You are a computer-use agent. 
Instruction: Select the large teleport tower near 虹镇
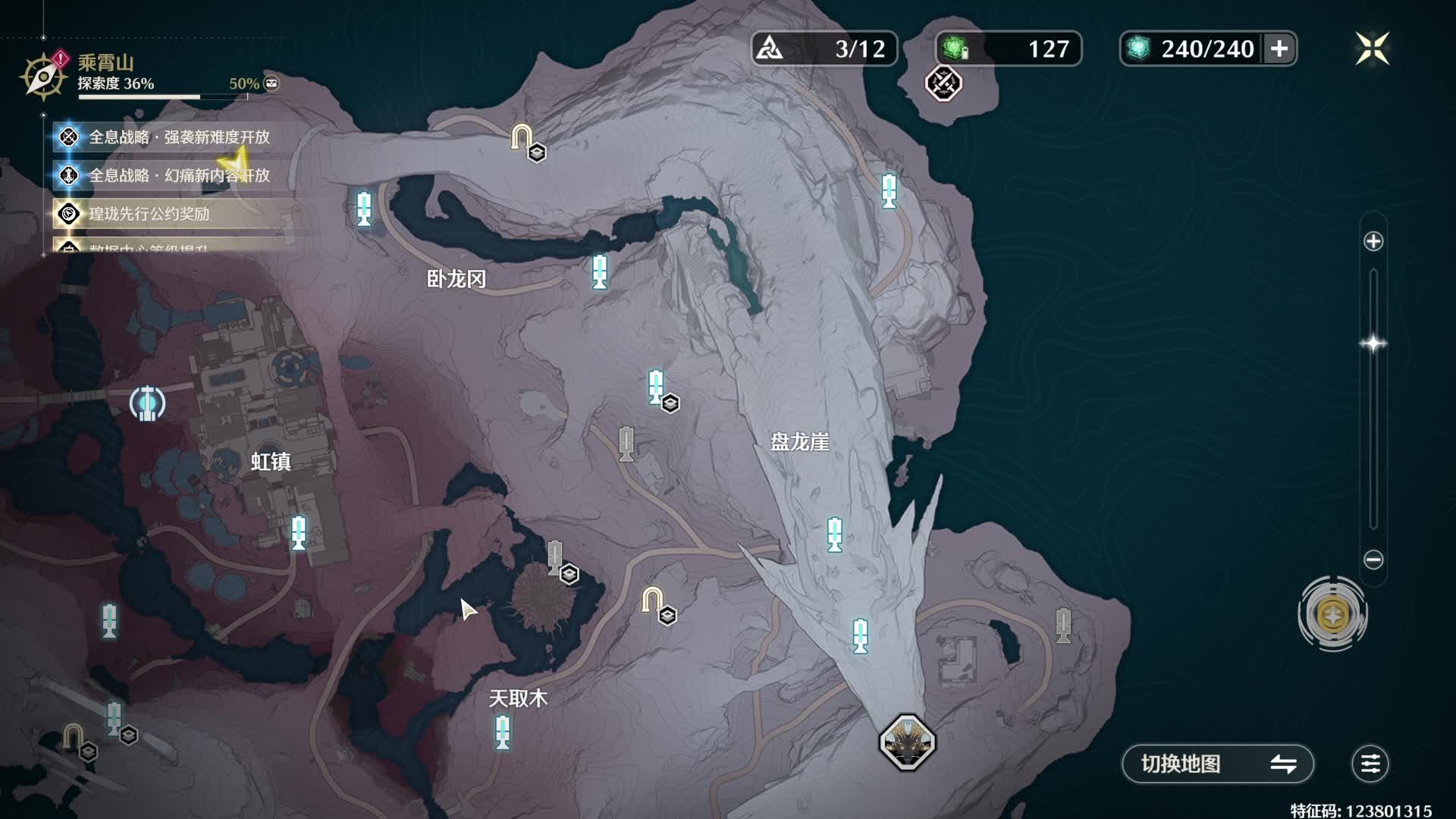pyautogui.click(x=147, y=403)
